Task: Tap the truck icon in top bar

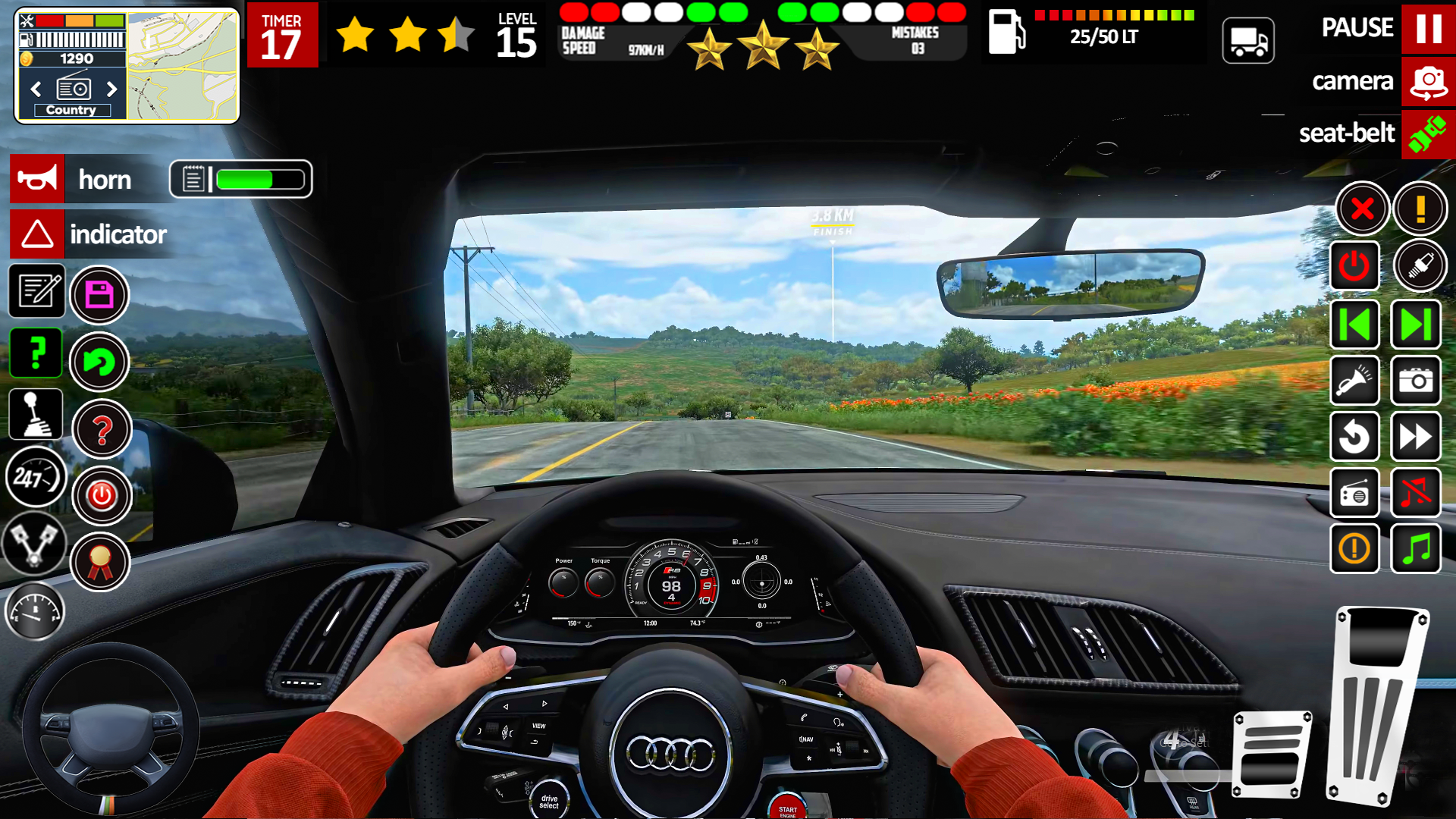Action: [x=1248, y=41]
